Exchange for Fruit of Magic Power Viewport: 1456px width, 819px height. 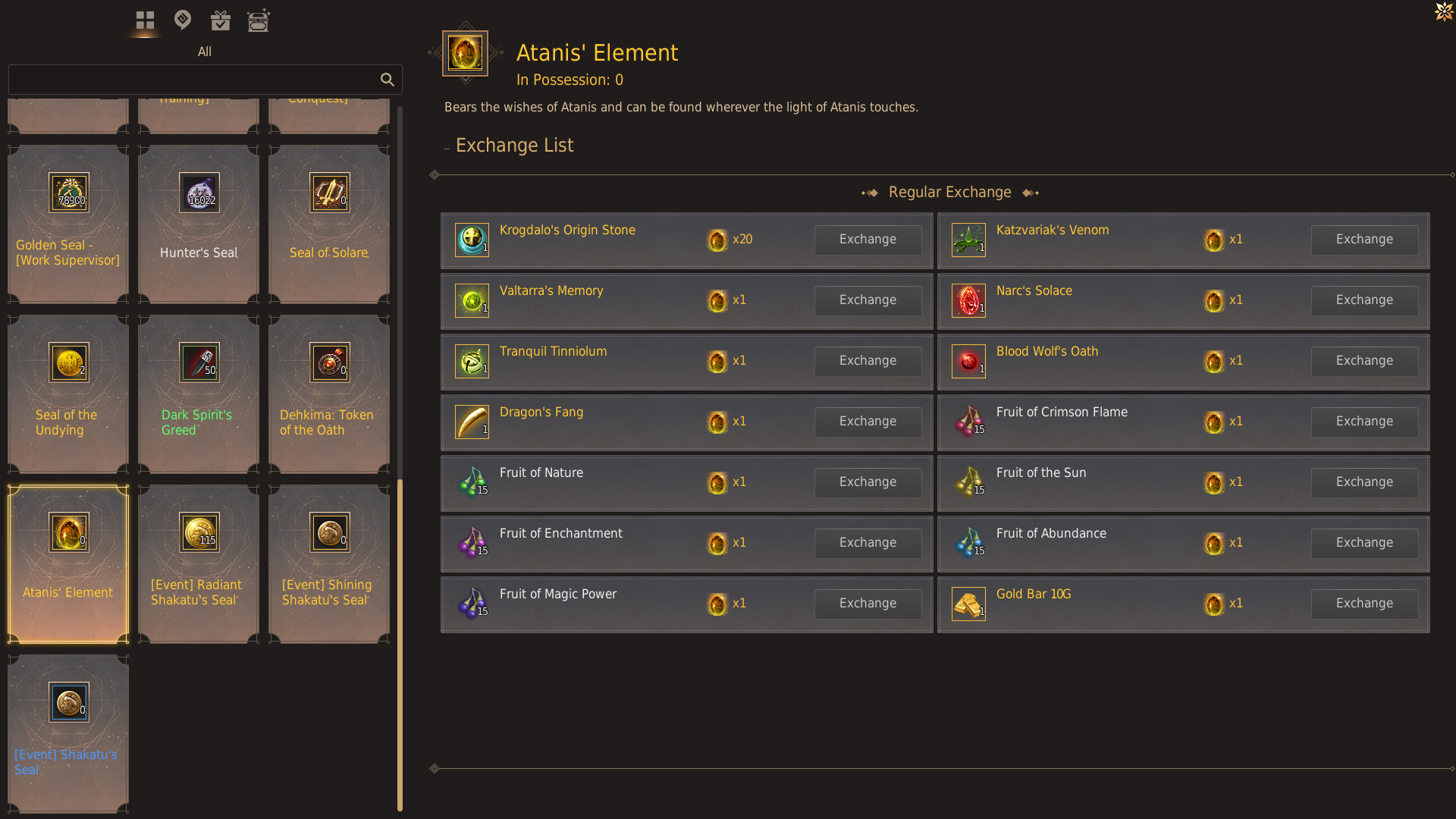pyautogui.click(x=868, y=604)
